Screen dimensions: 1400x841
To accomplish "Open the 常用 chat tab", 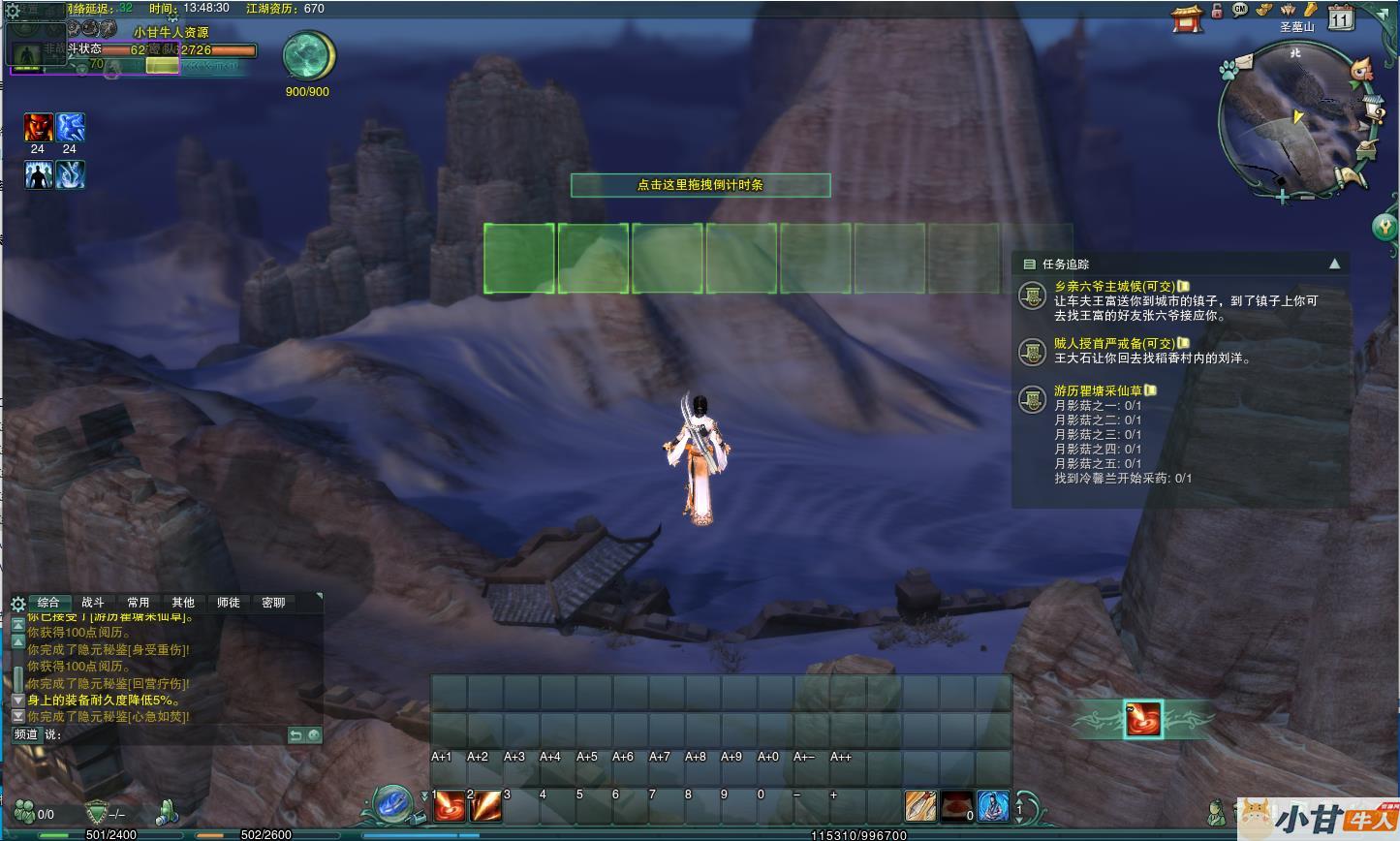I will 139,603.
